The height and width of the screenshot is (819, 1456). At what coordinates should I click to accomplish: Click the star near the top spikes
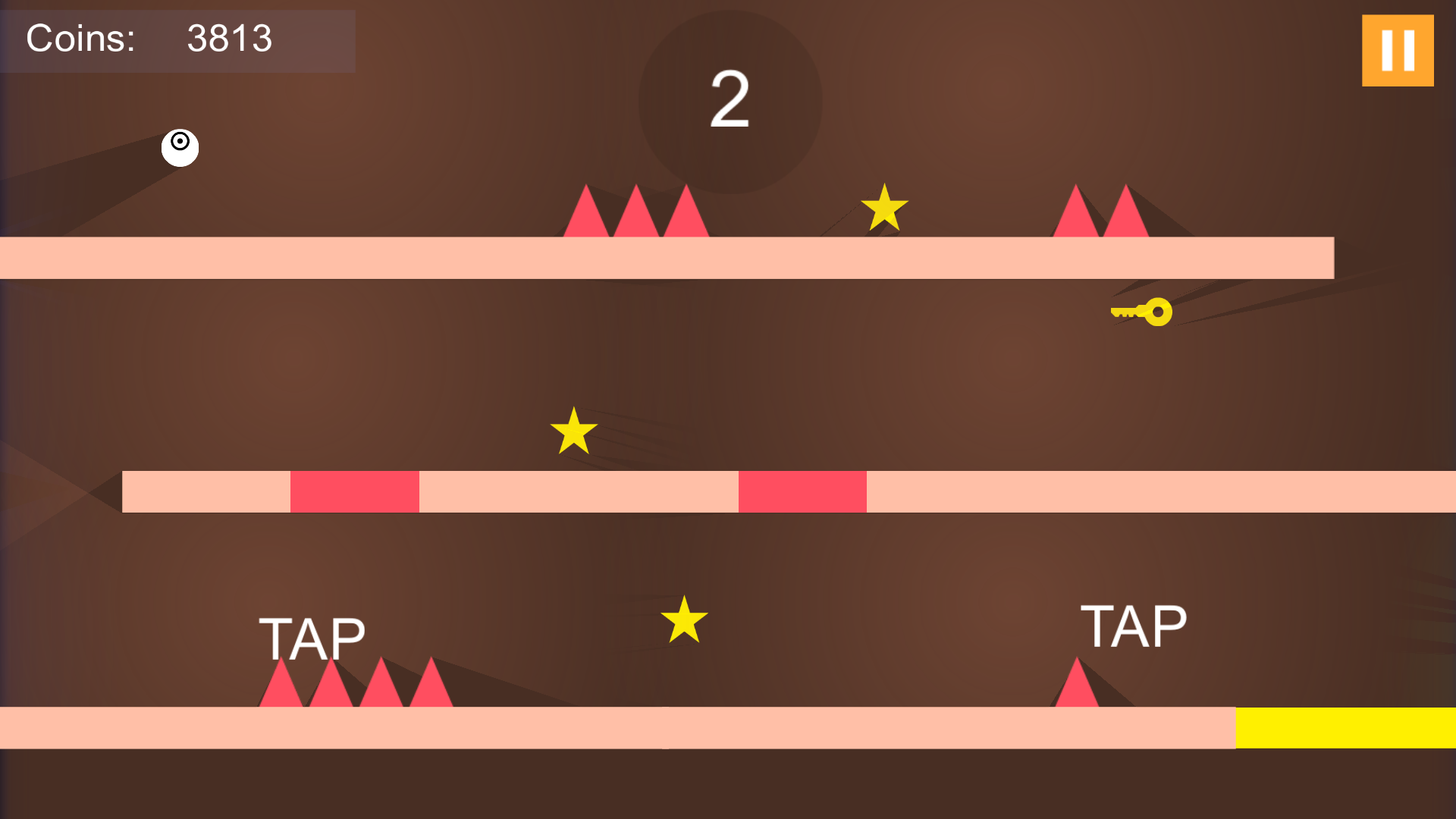tap(883, 206)
